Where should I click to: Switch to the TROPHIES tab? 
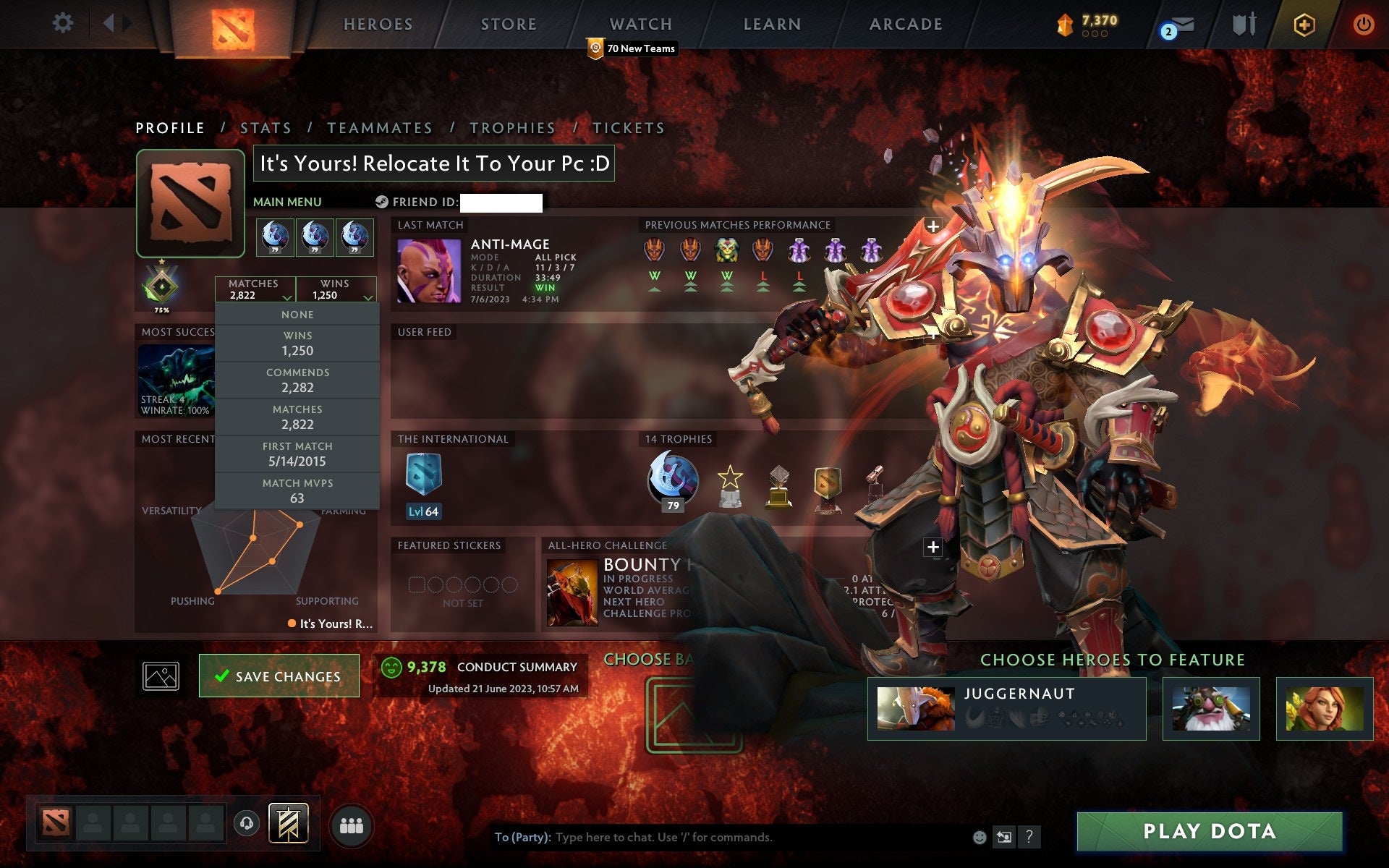[x=512, y=127]
